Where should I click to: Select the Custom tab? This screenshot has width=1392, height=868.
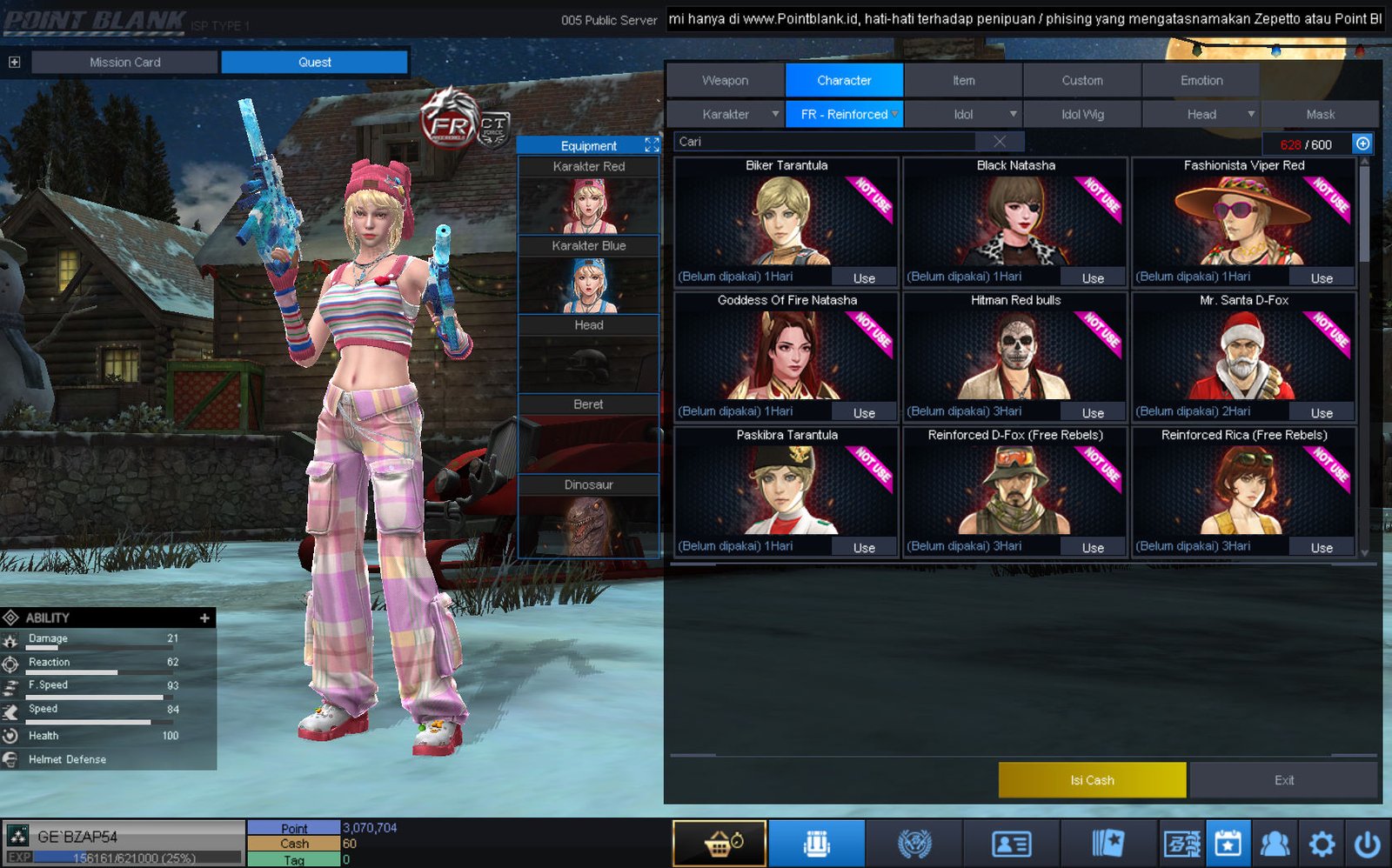pyautogui.click(x=1081, y=80)
